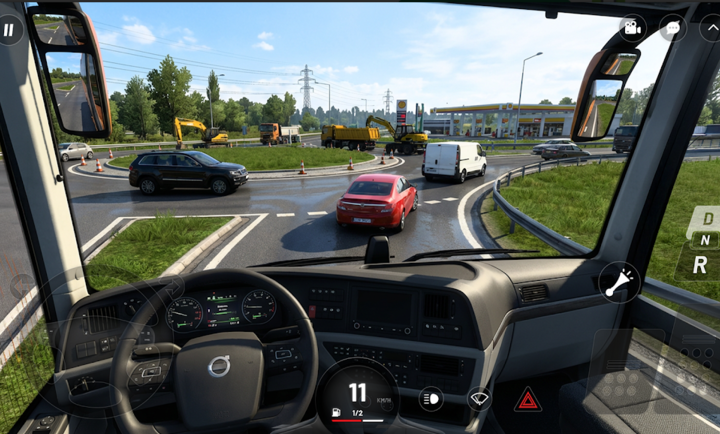Toggle the headlights icon
Image resolution: width=720 pixels, height=434 pixels.
coord(432,399)
